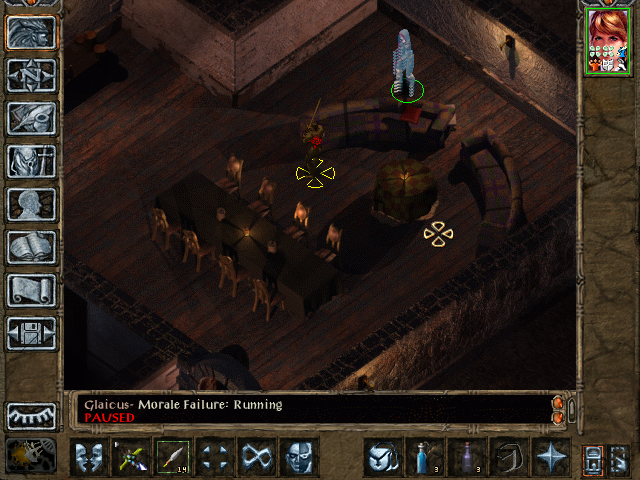The height and width of the screenshot is (480, 640).
Task: Choose the four-arrows guard action
Action: point(214,458)
